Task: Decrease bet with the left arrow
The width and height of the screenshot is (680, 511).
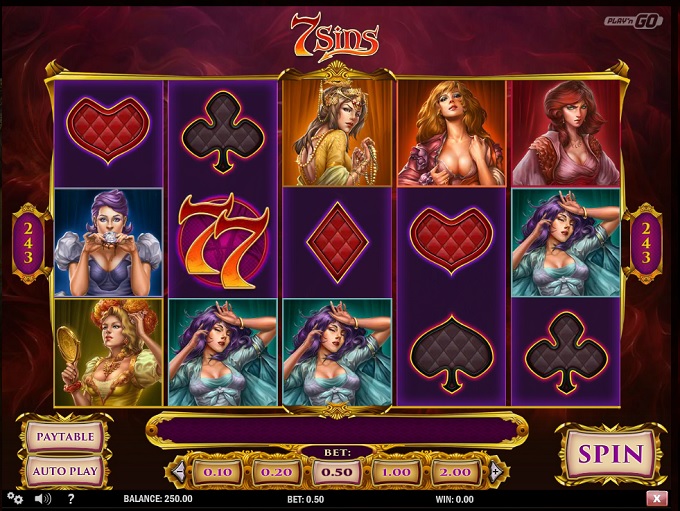Action: 179,470
